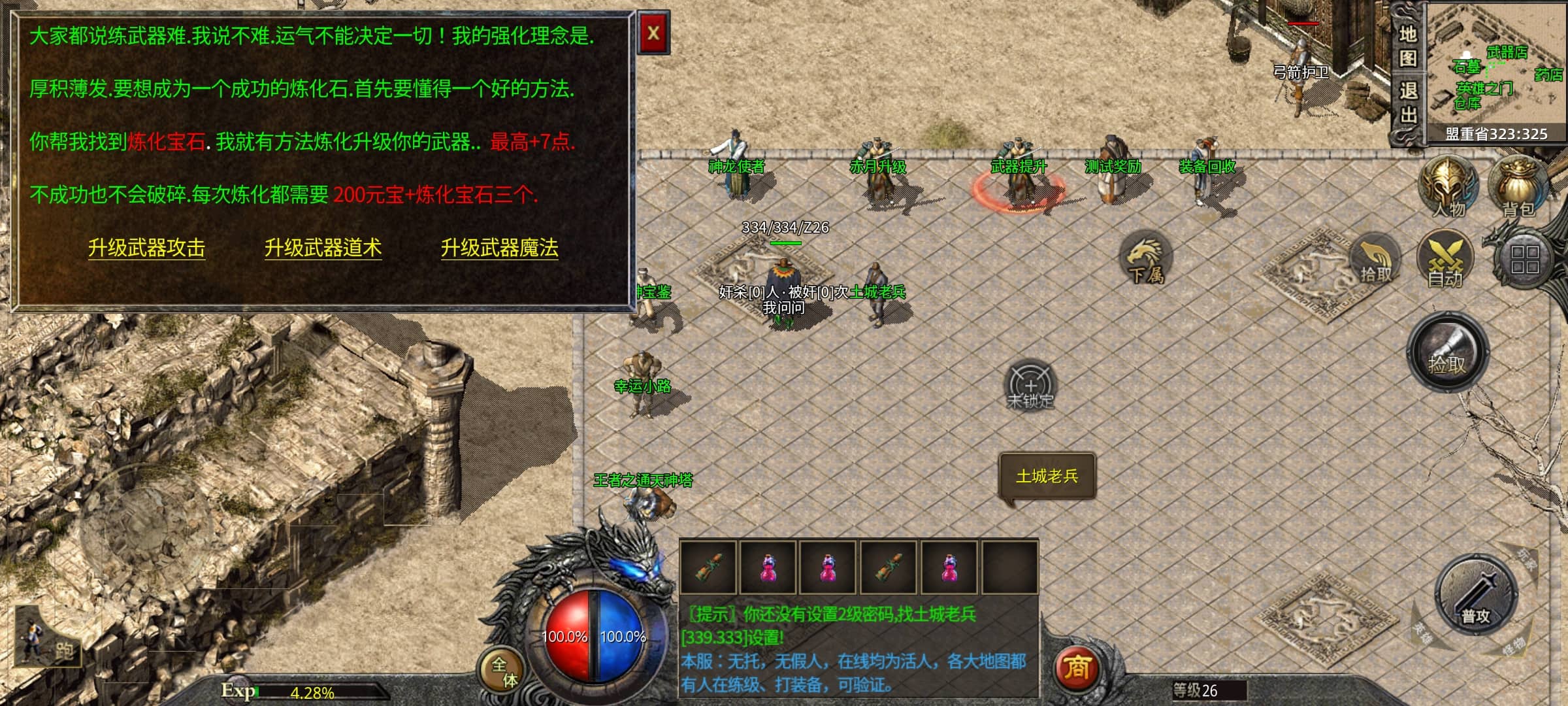Screen dimensions: 1568x706
Task: Open the 下属 dragon icon
Action: pyautogui.click(x=1145, y=258)
